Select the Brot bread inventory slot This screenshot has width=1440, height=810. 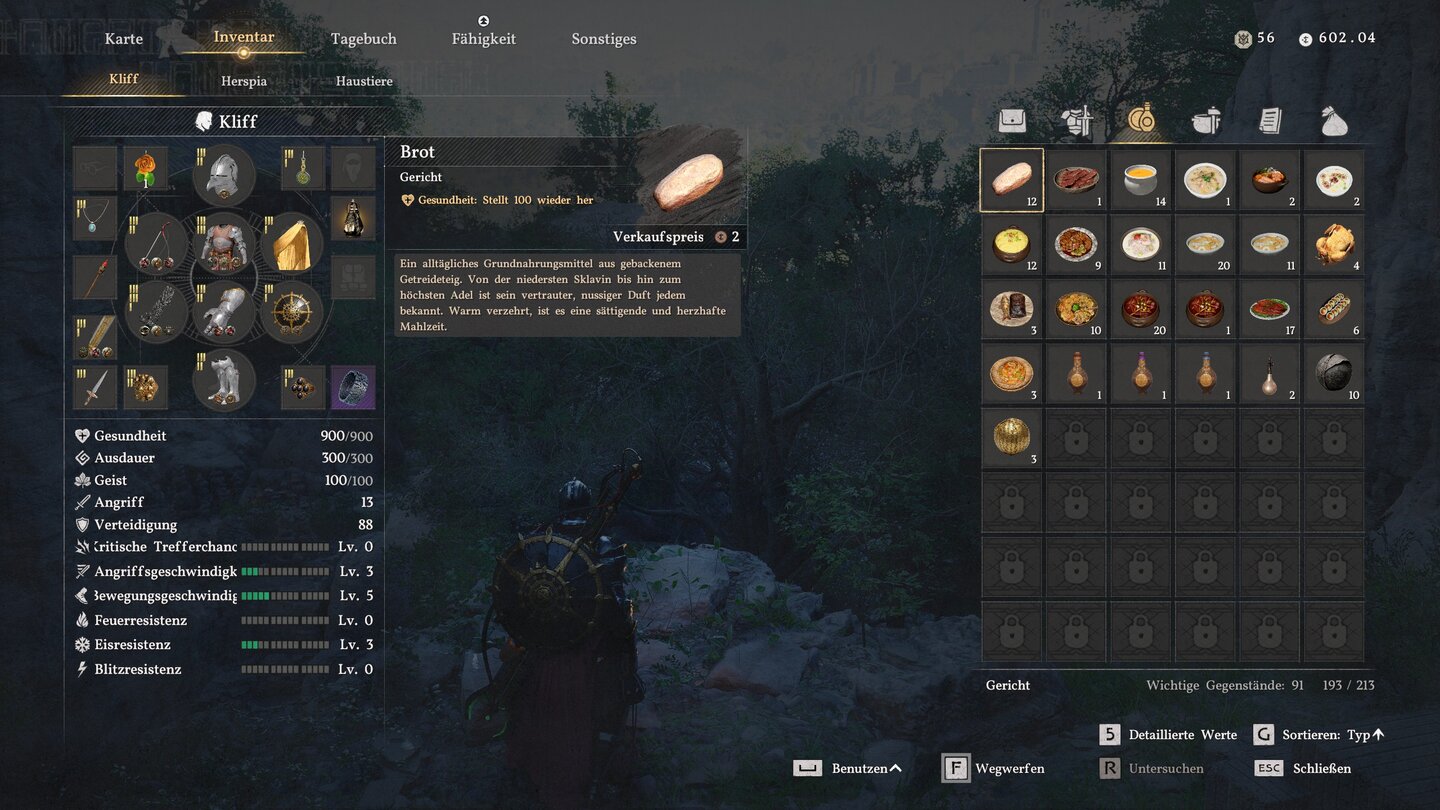pos(1012,181)
